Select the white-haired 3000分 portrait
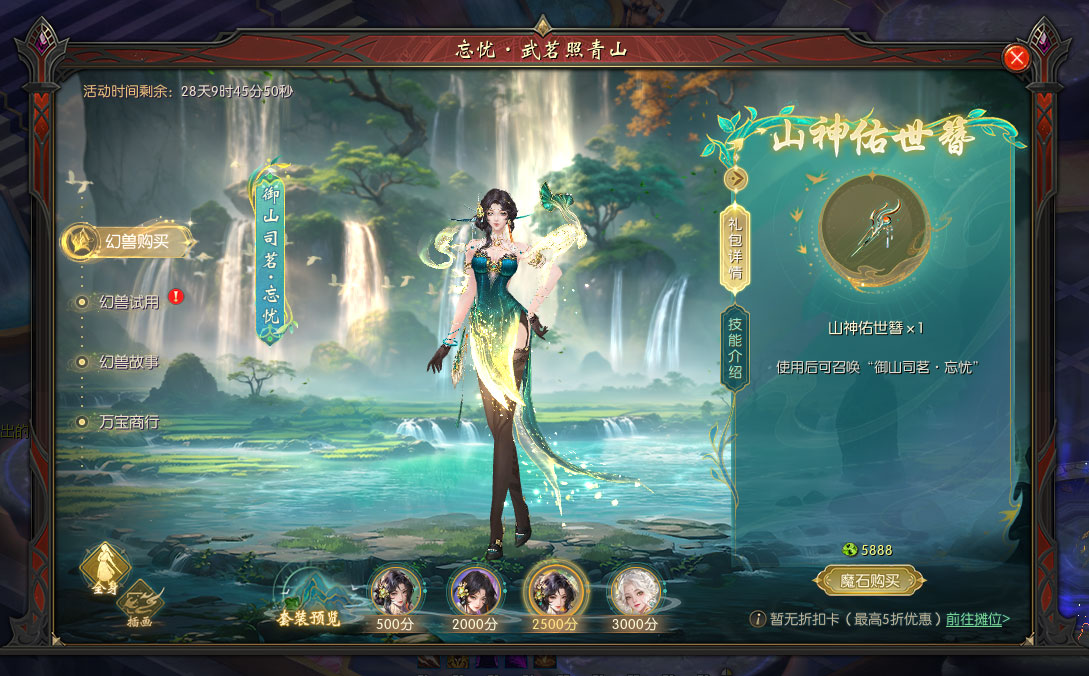 click(x=635, y=591)
